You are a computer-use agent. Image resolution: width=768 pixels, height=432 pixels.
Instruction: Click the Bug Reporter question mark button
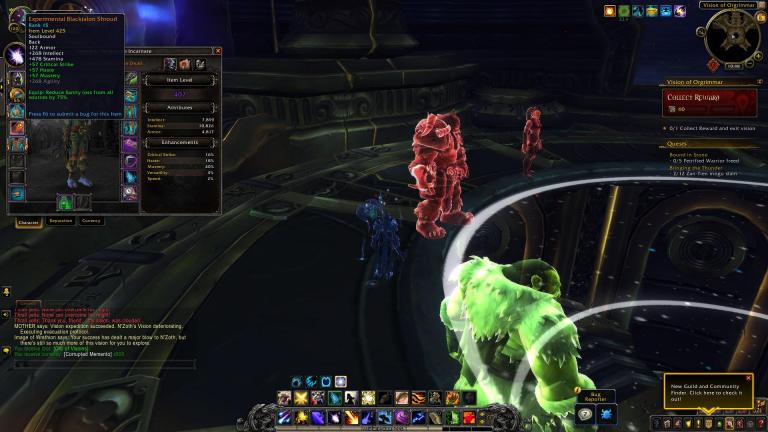click(x=586, y=413)
